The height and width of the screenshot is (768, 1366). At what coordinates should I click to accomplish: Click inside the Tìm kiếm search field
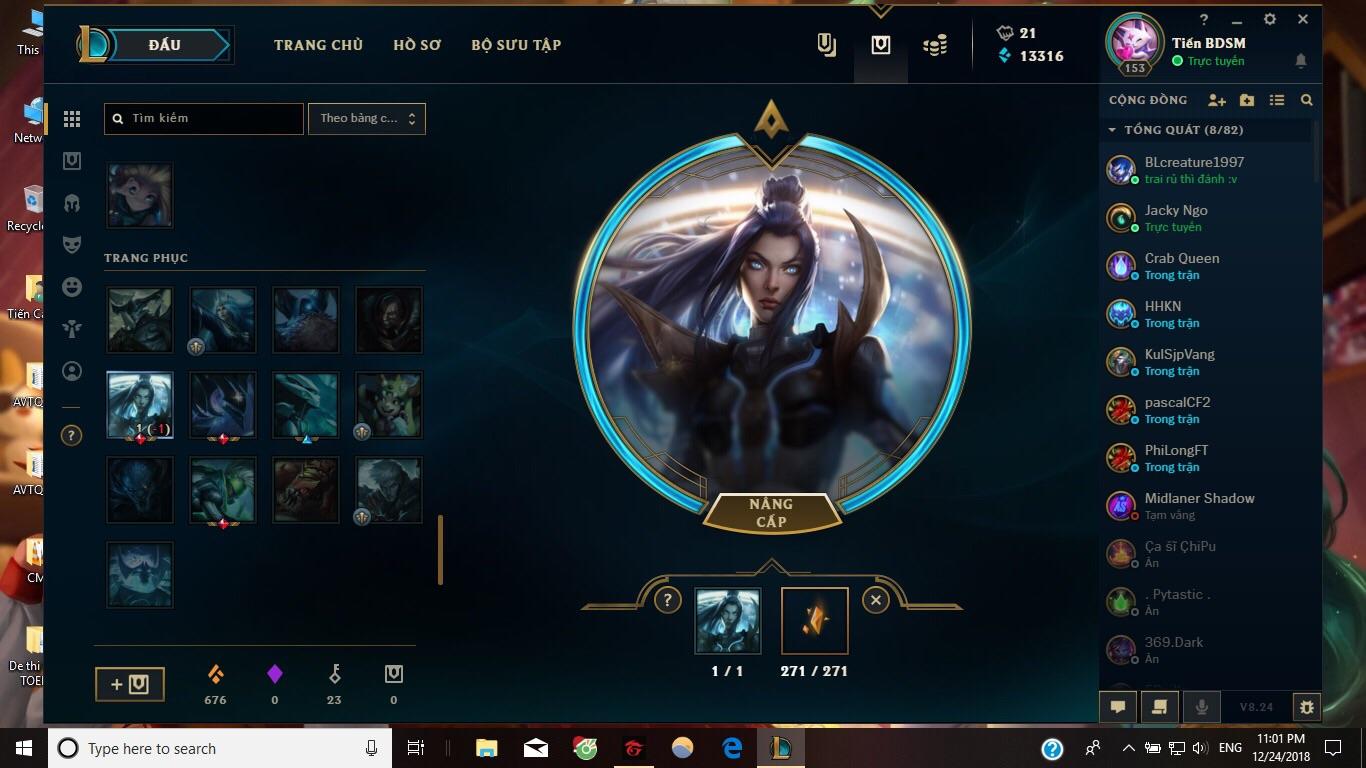[x=203, y=118]
